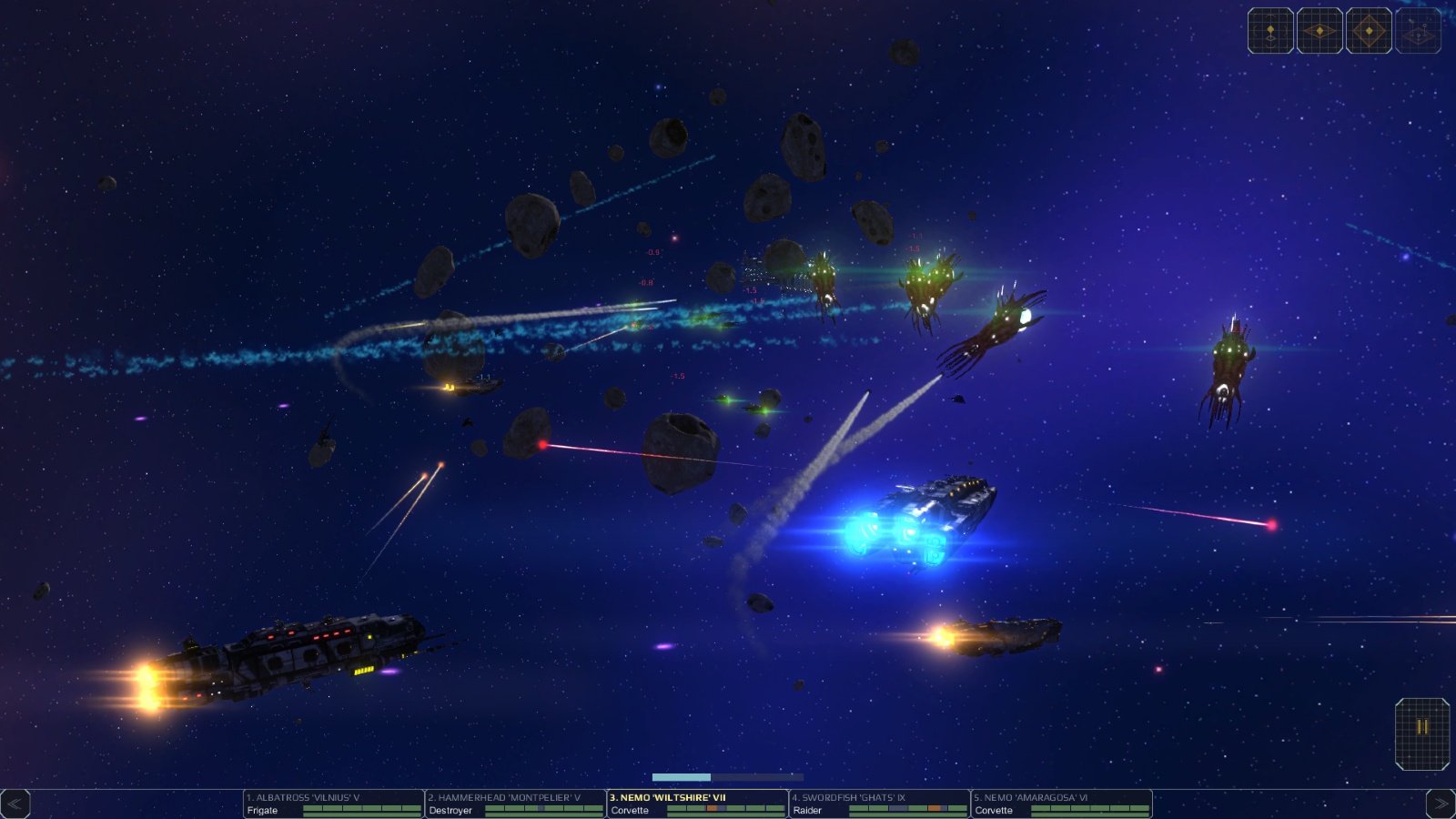This screenshot has height=819, width=1456.
Task: Click the turn progress bar above the fleet panel
Action: click(x=728, y=776)
